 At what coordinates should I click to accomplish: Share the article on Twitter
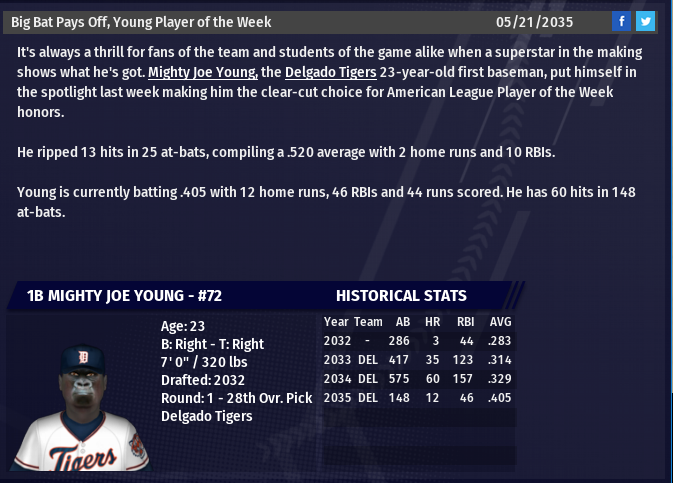(x=645, y=21)
